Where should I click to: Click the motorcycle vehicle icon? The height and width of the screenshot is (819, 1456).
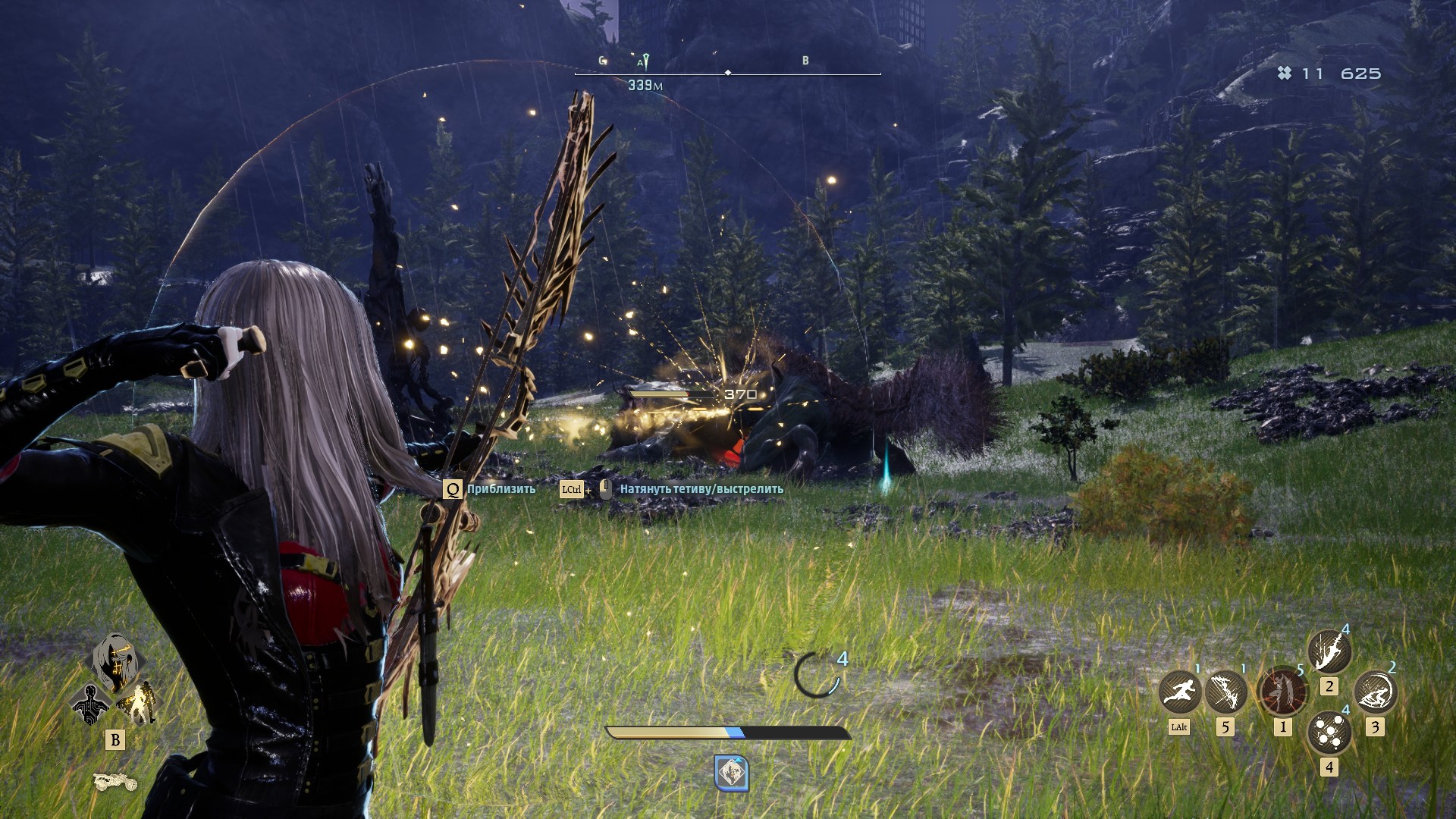coord(115,781)
